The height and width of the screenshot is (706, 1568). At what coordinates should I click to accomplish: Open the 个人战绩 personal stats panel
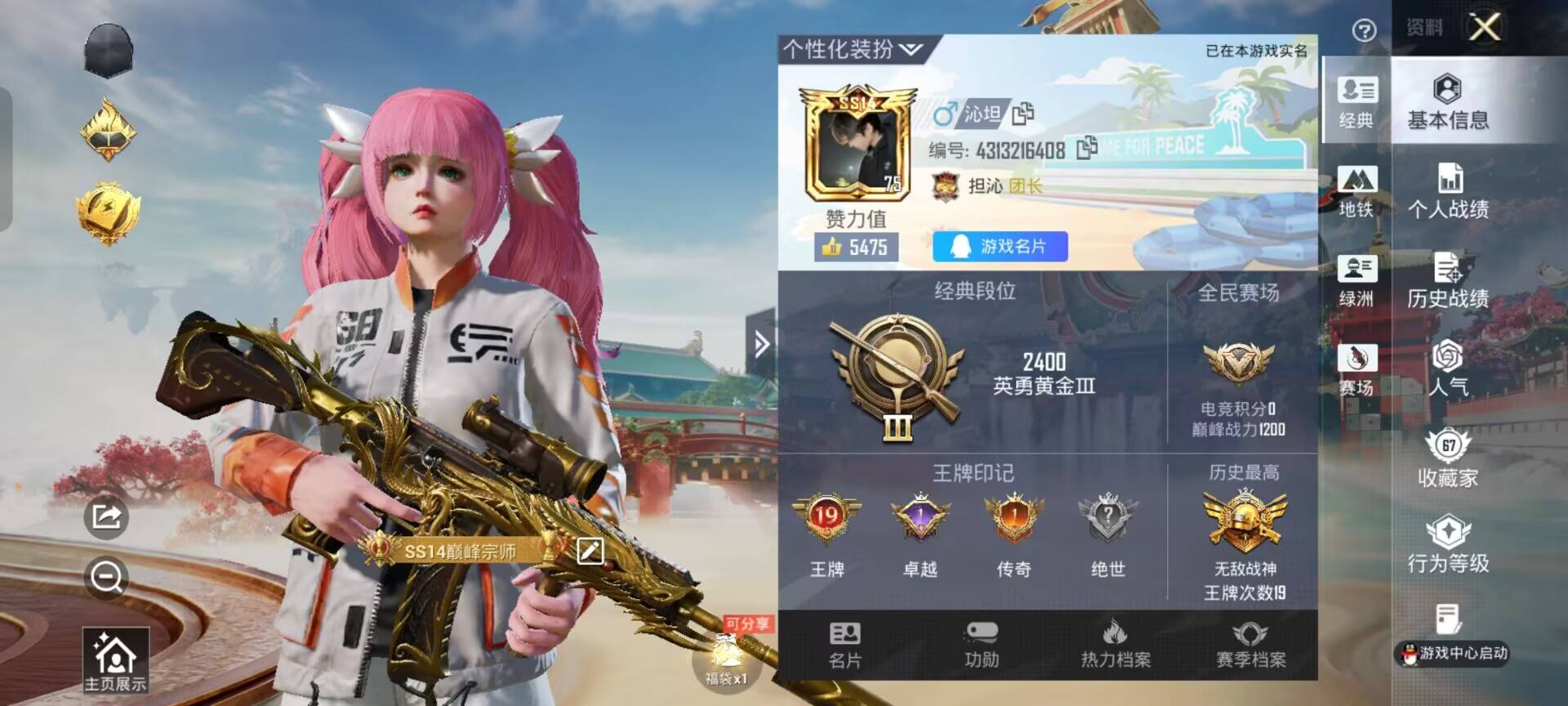point(1448,192)
